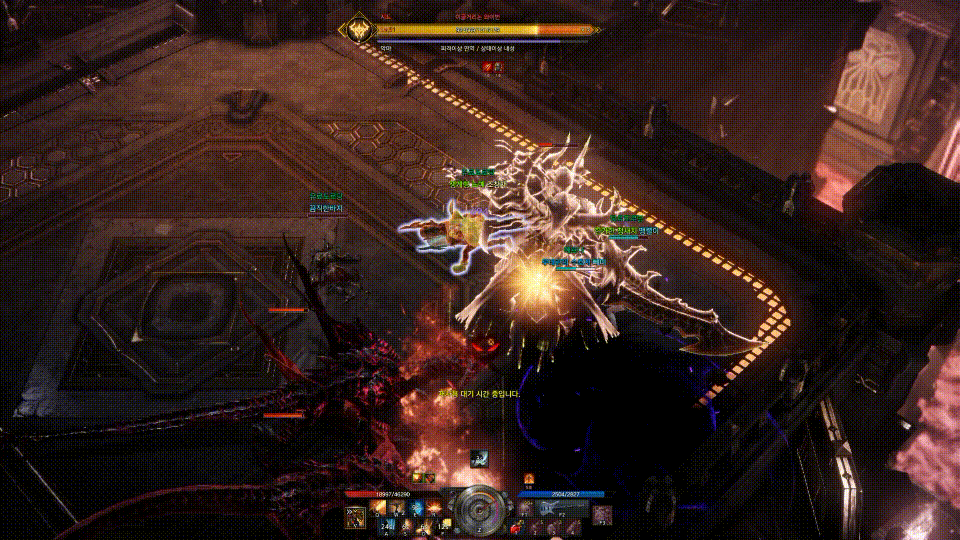Cast the blue swirl skill in slot E

tap(415, 508)
